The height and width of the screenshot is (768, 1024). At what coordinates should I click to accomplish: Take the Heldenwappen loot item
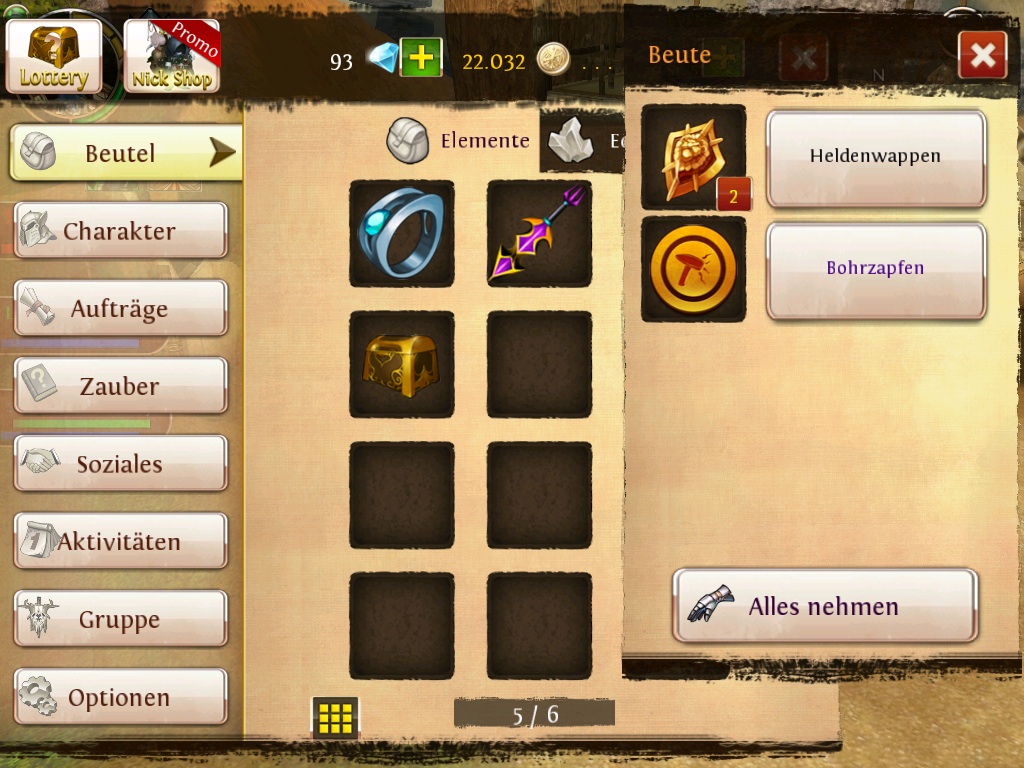[875, 157]
